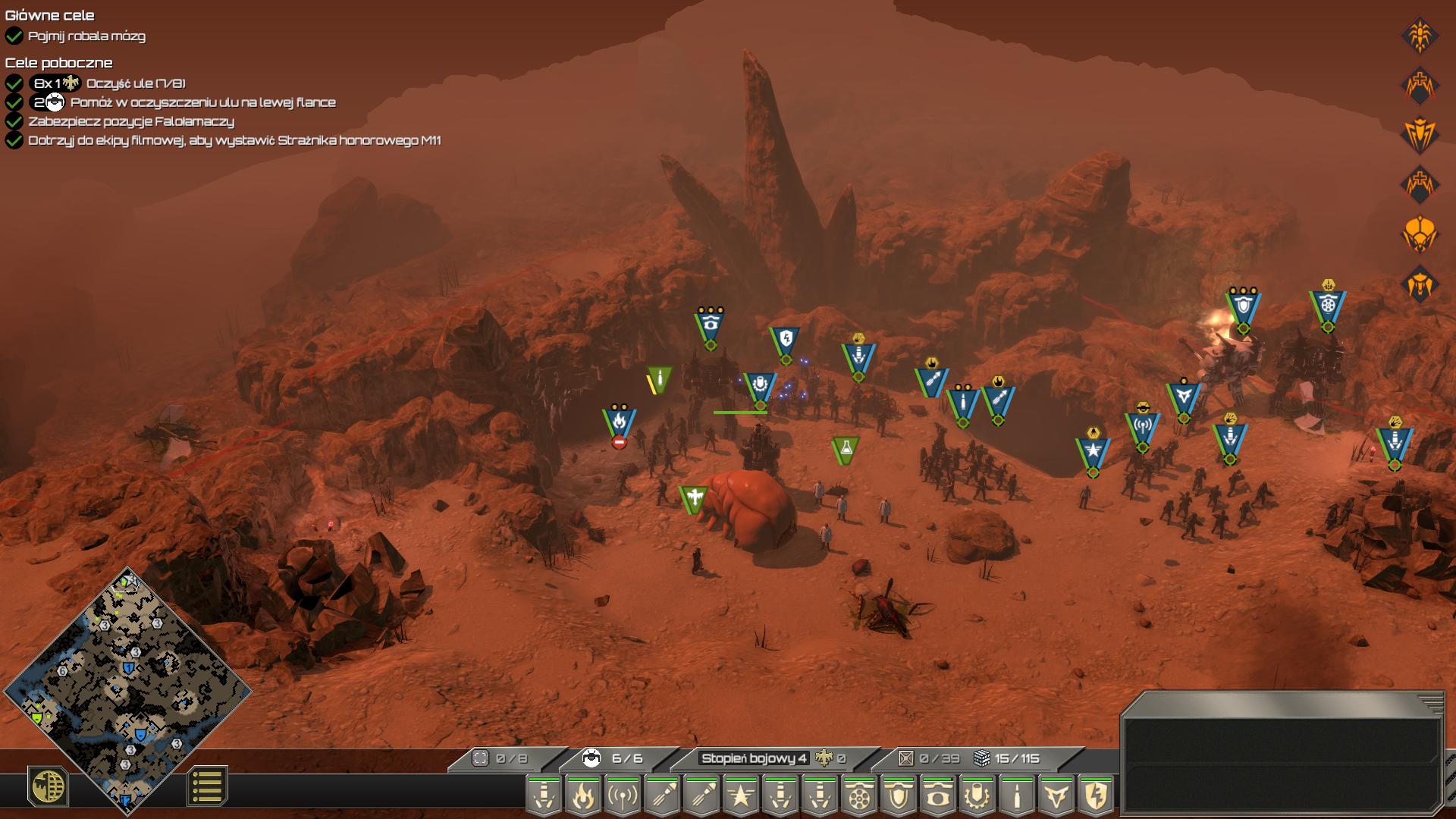
Task: Click the round beetle bug enemy icon
Action: click(x=1420, y=235)
